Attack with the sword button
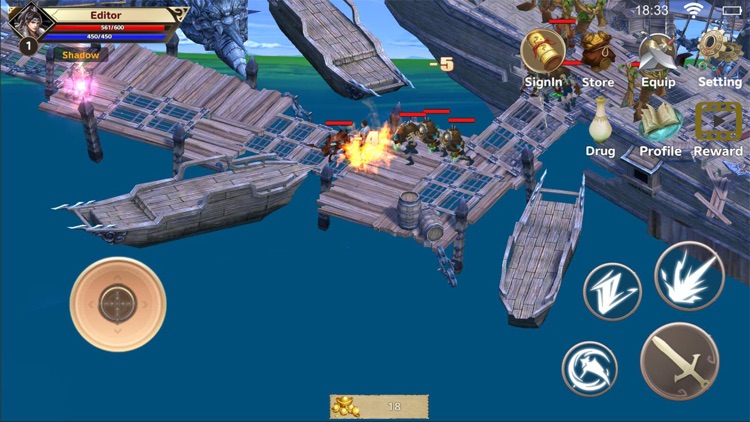 point(680,361)
